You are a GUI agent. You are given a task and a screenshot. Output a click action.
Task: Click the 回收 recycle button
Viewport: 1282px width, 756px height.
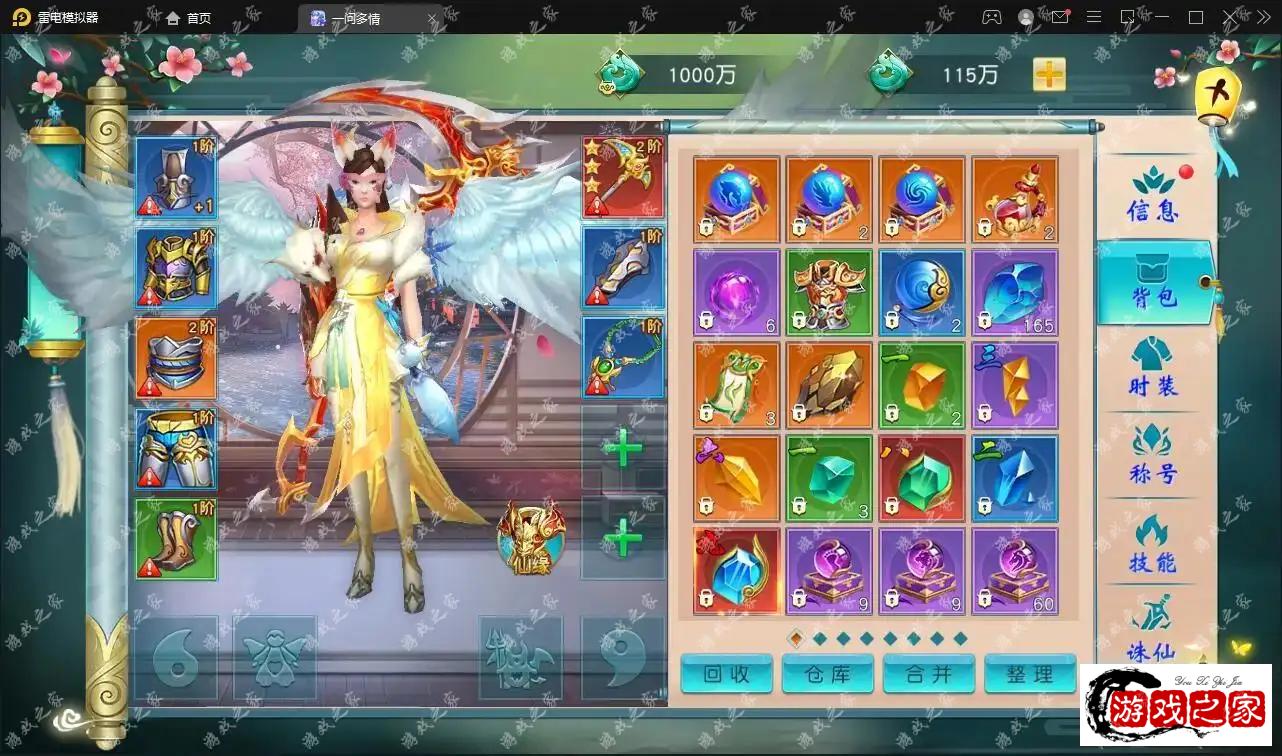click(726, 674)
